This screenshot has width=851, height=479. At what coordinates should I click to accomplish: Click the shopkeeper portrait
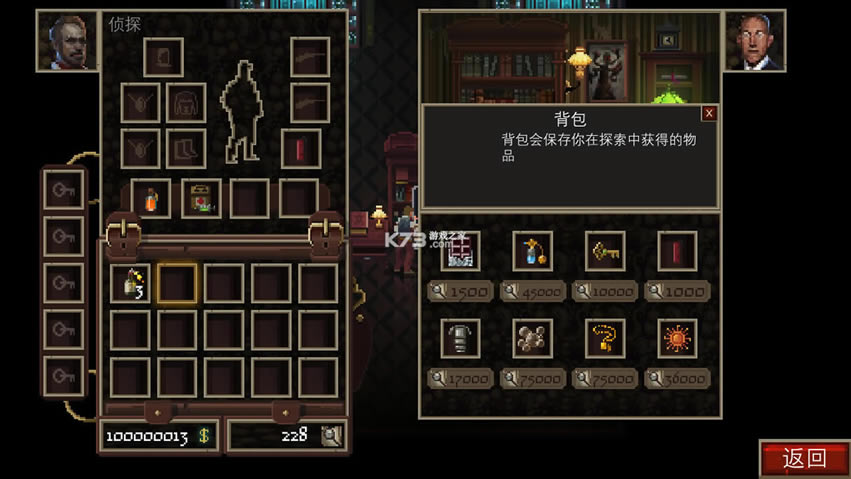[x=754, y=40]
